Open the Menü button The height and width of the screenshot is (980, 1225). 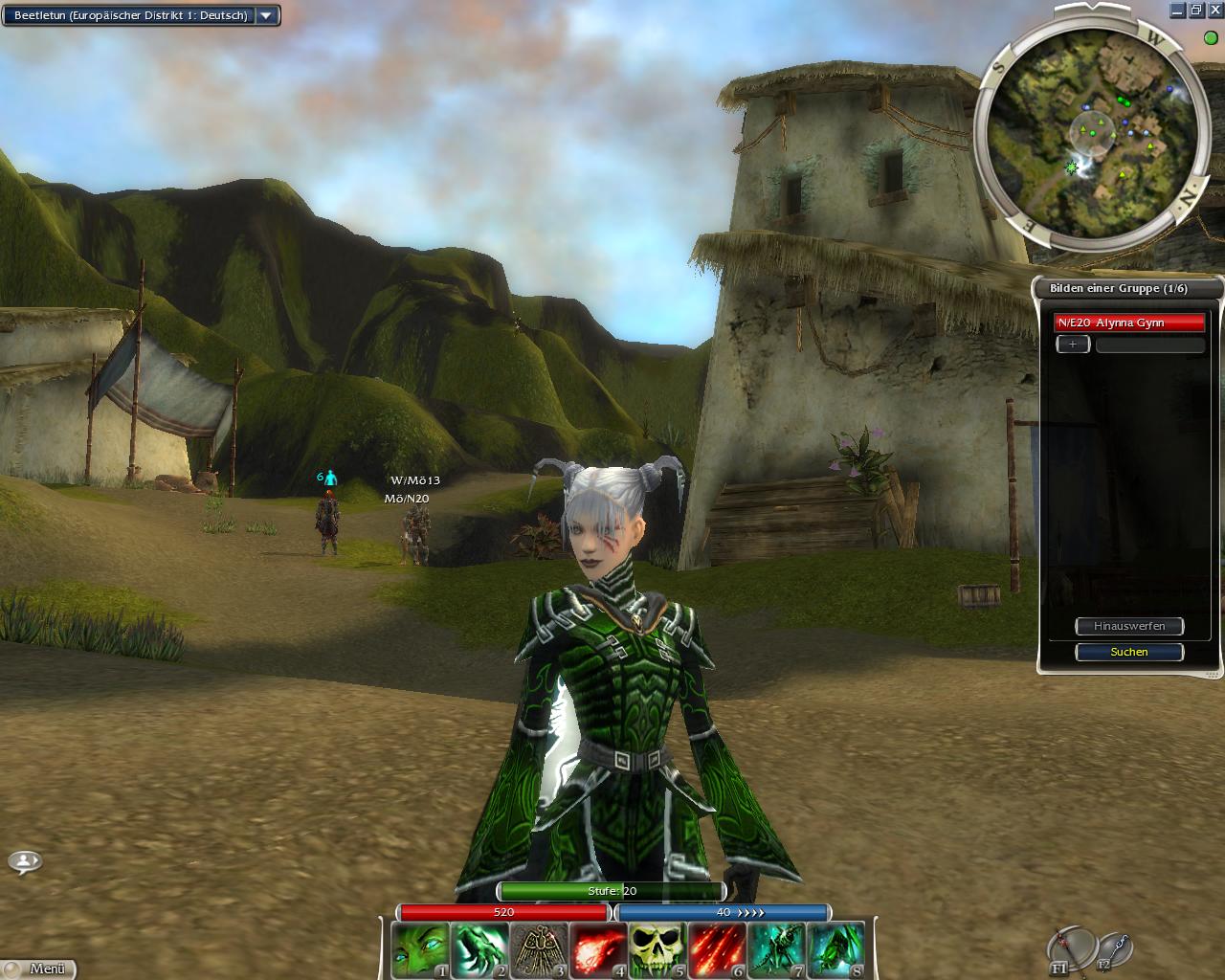point(38,969)
